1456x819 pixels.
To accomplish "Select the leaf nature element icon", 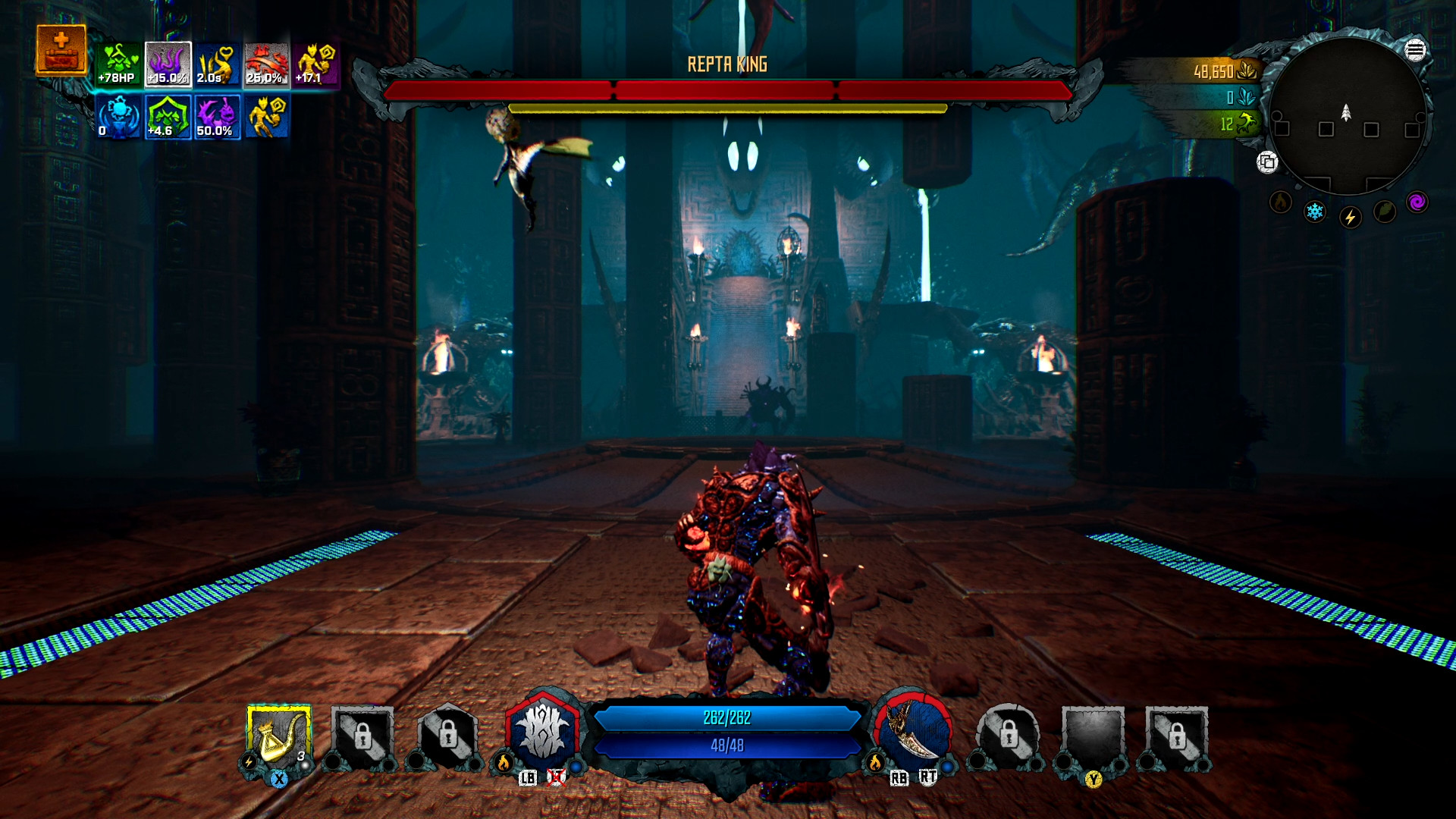I will point(1383,212).
